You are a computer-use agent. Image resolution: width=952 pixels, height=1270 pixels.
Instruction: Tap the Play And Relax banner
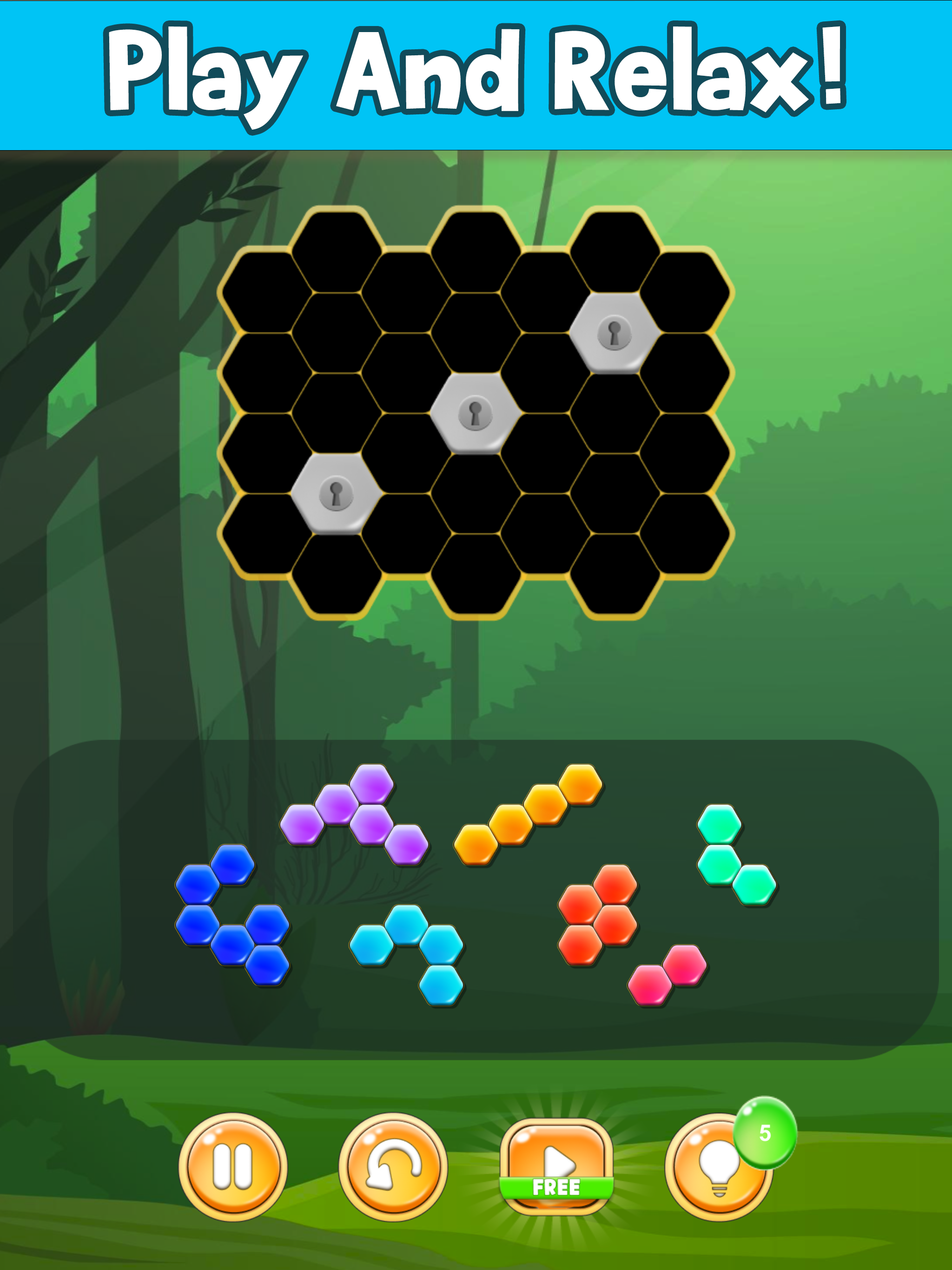coord(476,72)
